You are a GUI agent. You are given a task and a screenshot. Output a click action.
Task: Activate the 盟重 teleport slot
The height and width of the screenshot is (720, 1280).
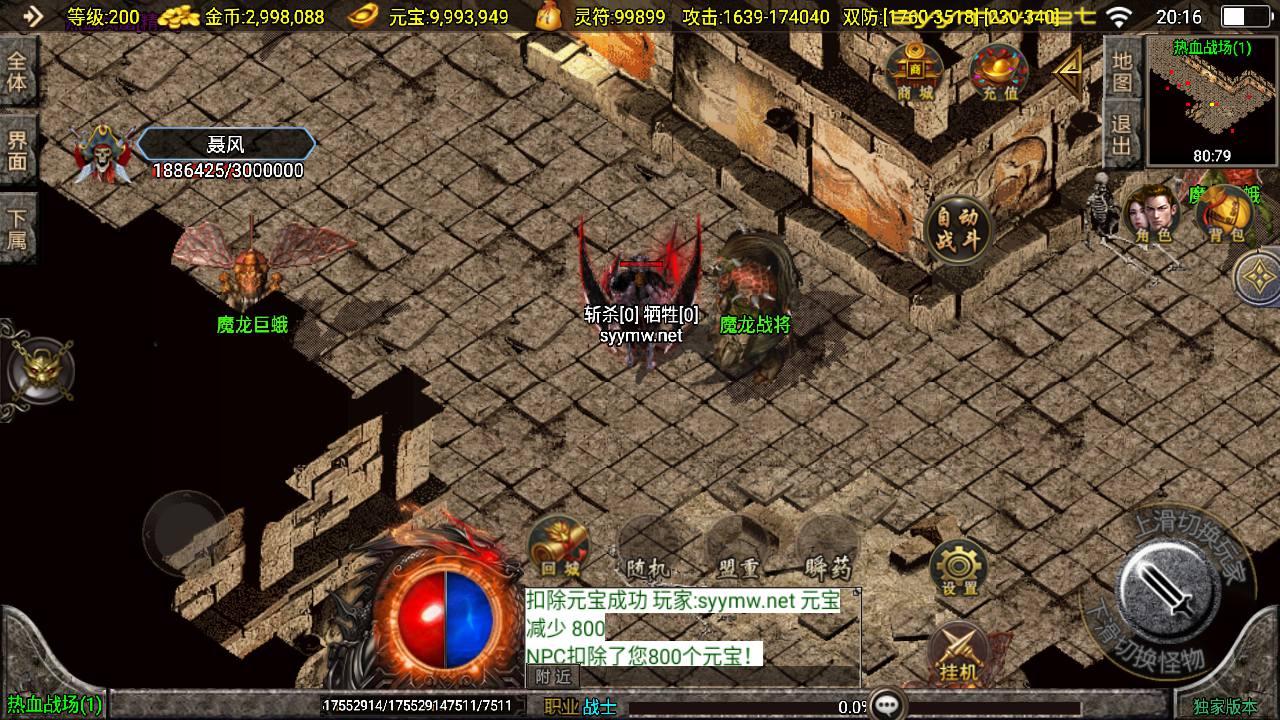(738, 547)
